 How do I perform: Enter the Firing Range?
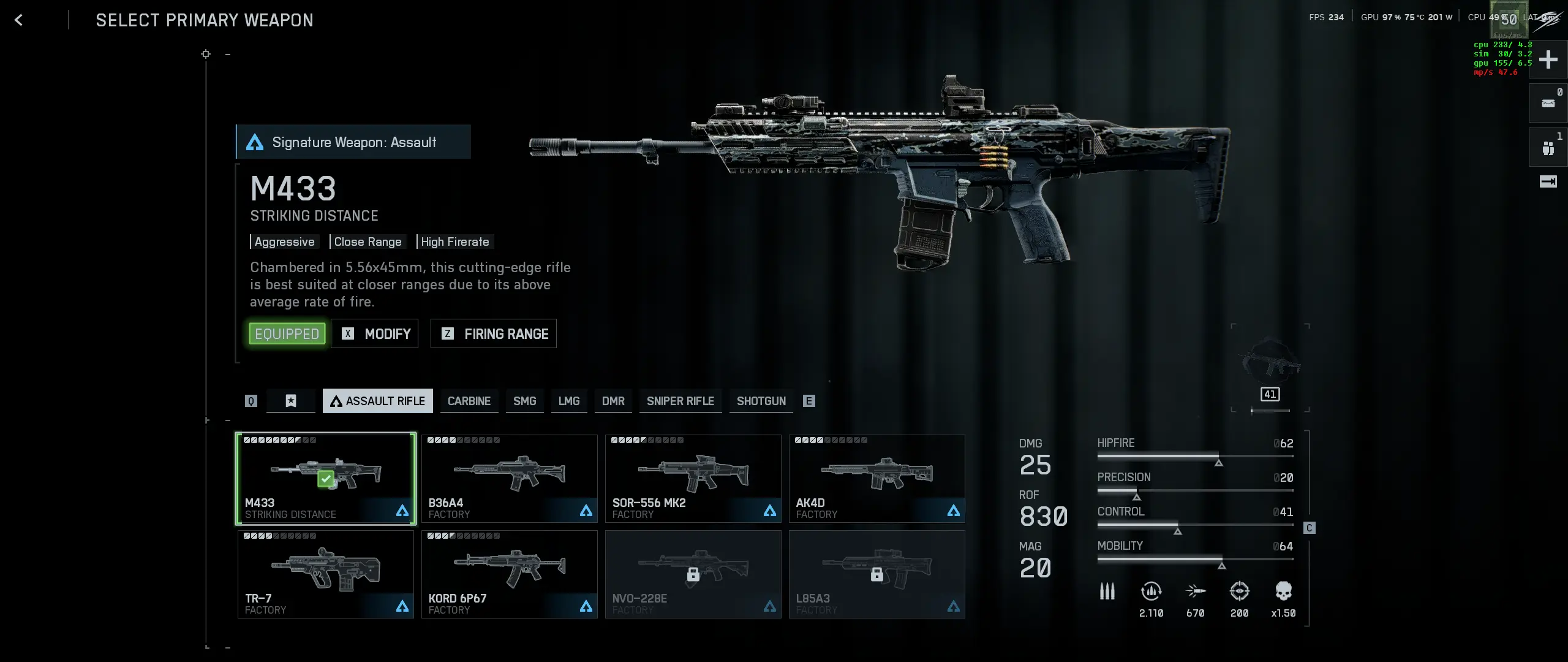[494, 333]
